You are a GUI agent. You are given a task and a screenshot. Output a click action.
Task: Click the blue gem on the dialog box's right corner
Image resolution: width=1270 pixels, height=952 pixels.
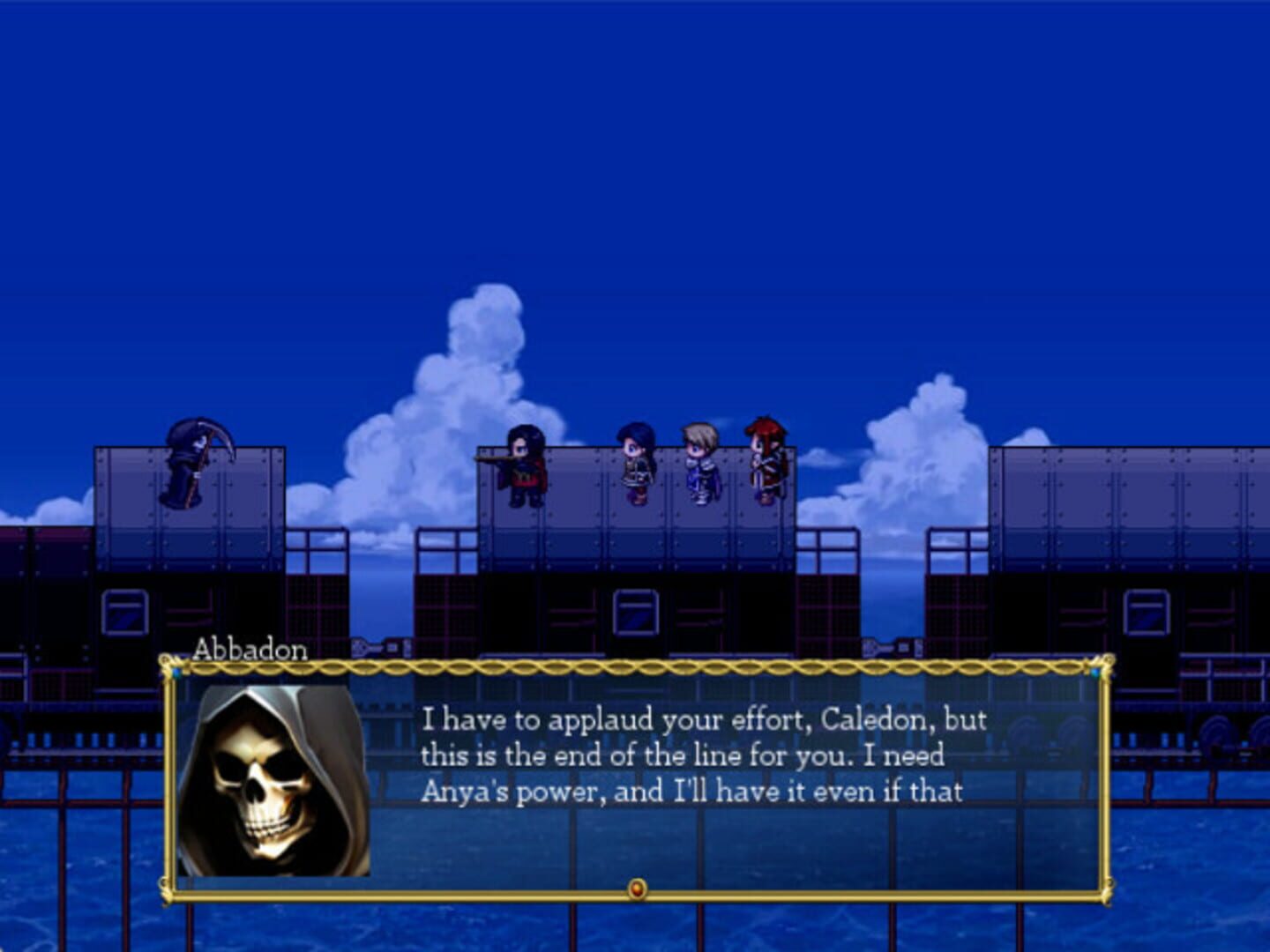point(1096,673)
